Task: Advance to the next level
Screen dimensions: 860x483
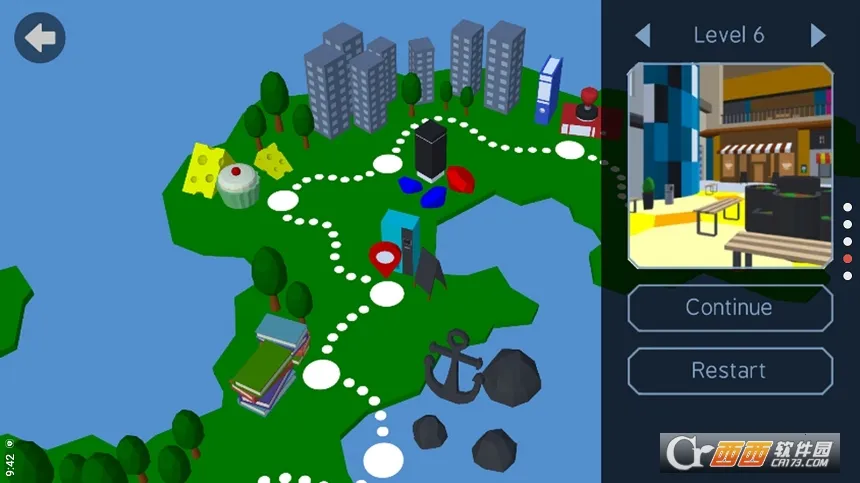Action: (x=818, y=36)
